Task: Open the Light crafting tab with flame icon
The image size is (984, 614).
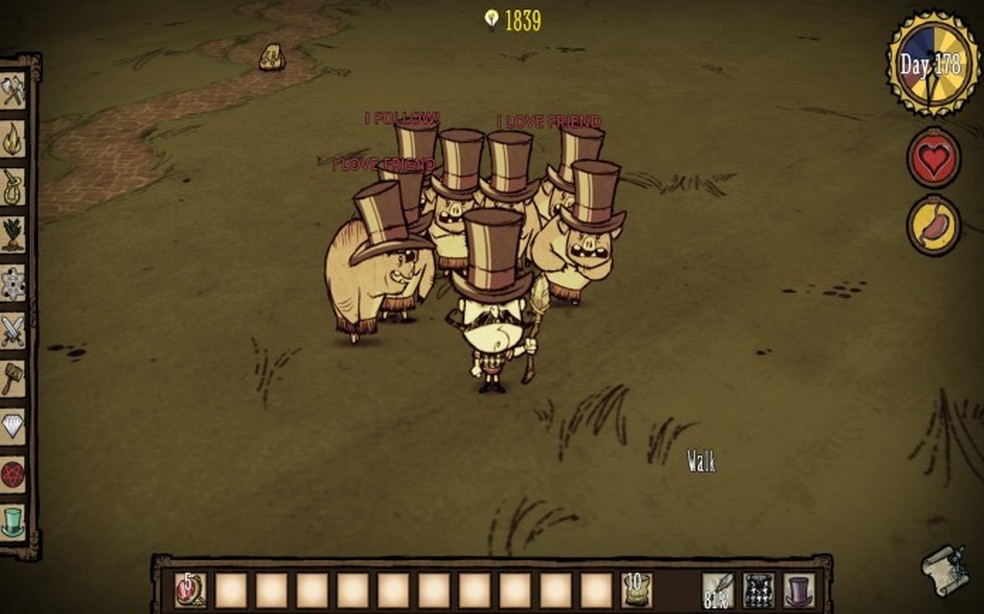Action: (13, 137)
